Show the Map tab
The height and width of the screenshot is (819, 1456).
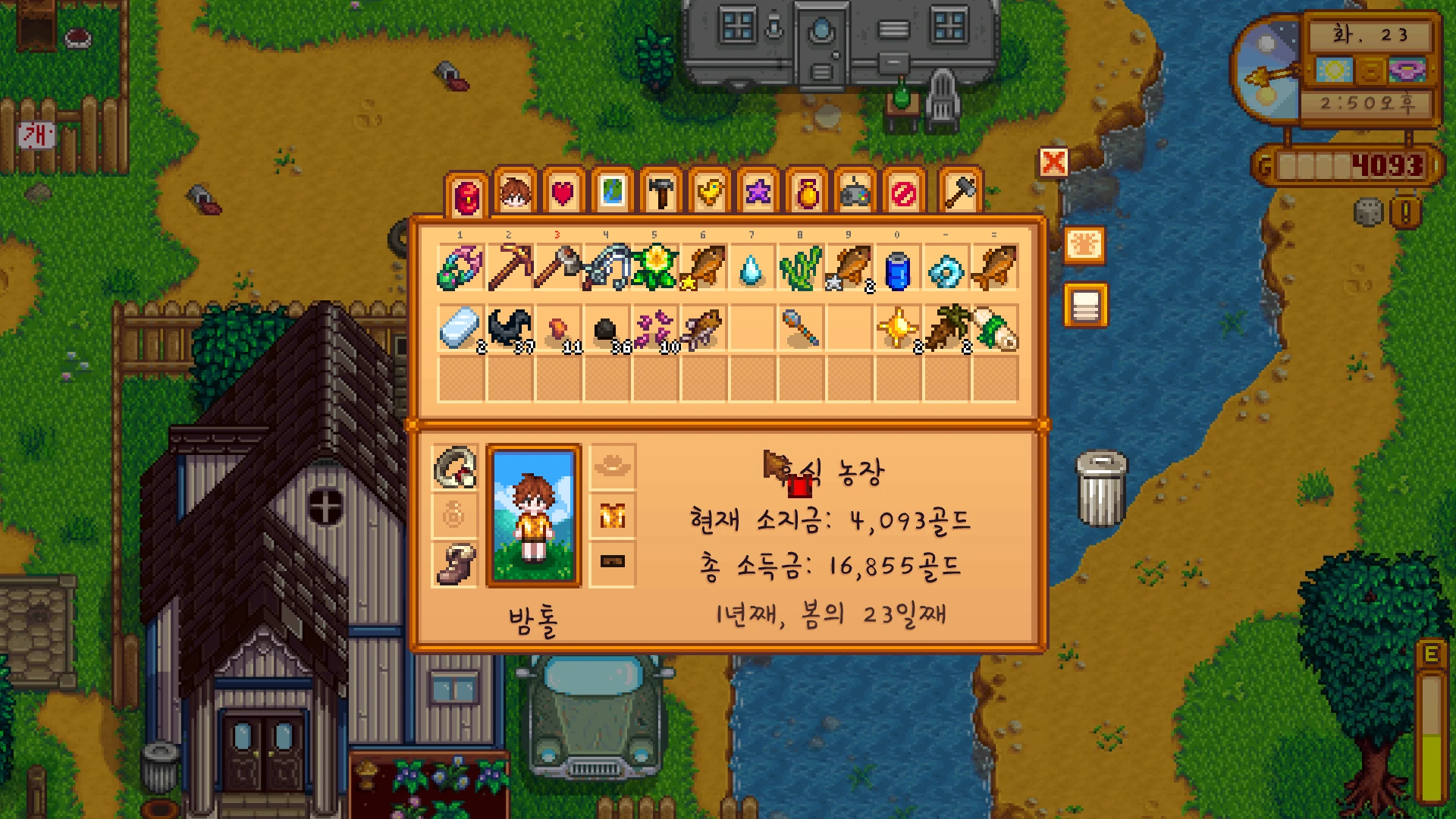pos(612,193)
